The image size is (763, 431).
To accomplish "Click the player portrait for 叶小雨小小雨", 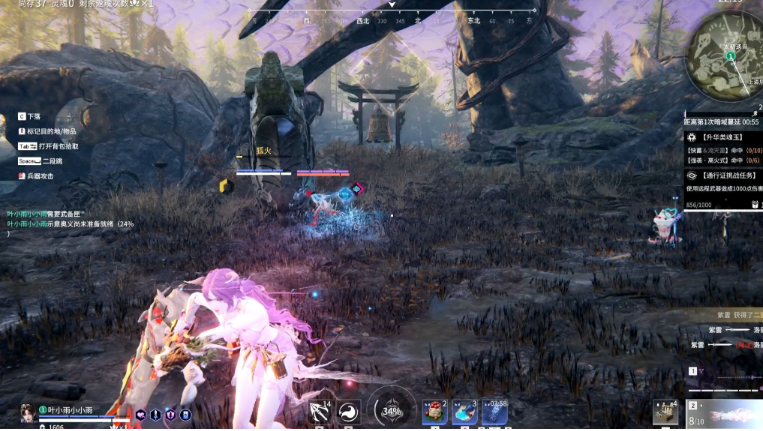I will 26,412.
